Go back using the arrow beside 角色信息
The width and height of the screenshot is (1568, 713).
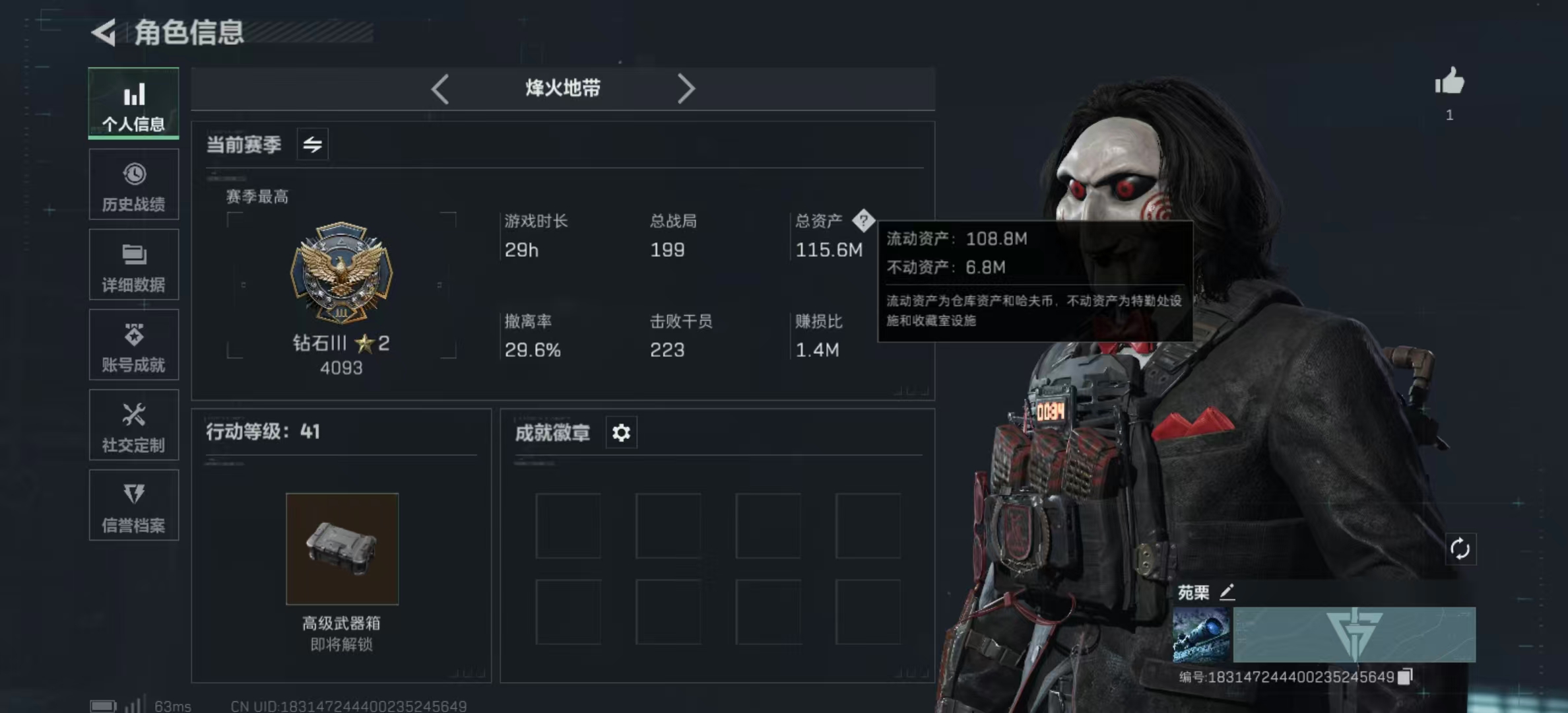click(104, 32)
